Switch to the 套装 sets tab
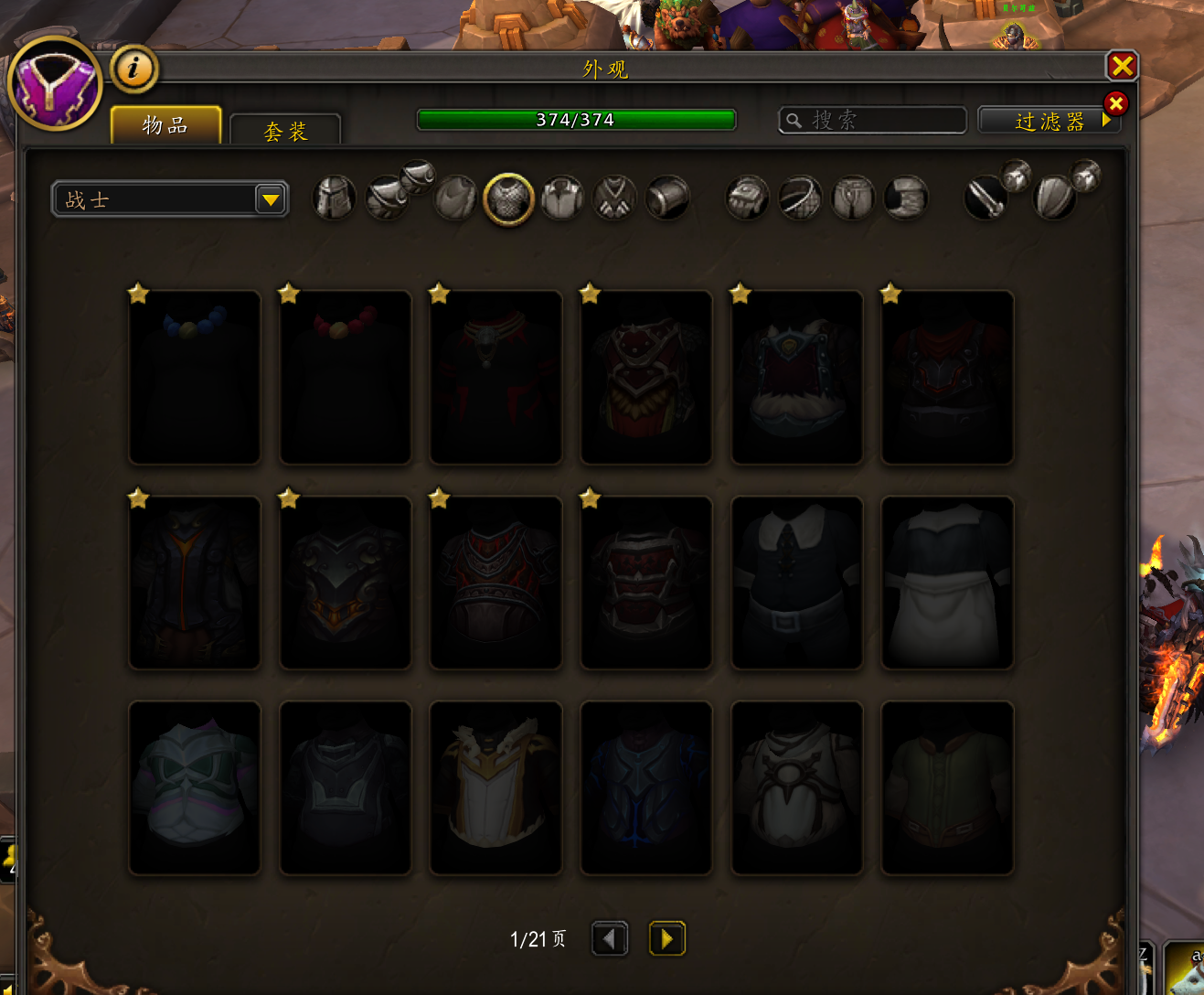Screen dimensions: 1204x995 pos(285,131)
